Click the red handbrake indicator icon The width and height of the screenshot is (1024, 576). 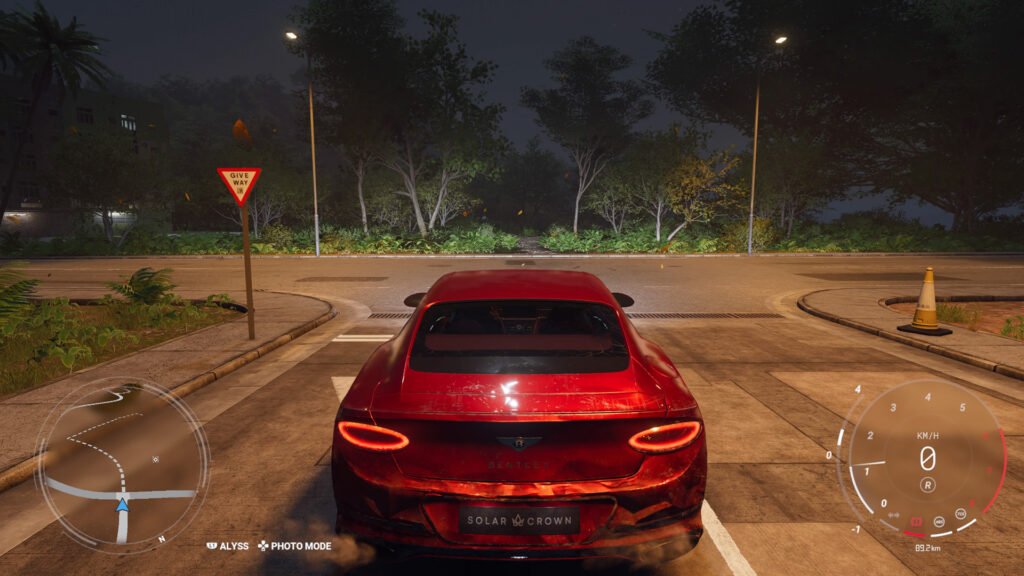pyautogui.click(x=917, y=522)
